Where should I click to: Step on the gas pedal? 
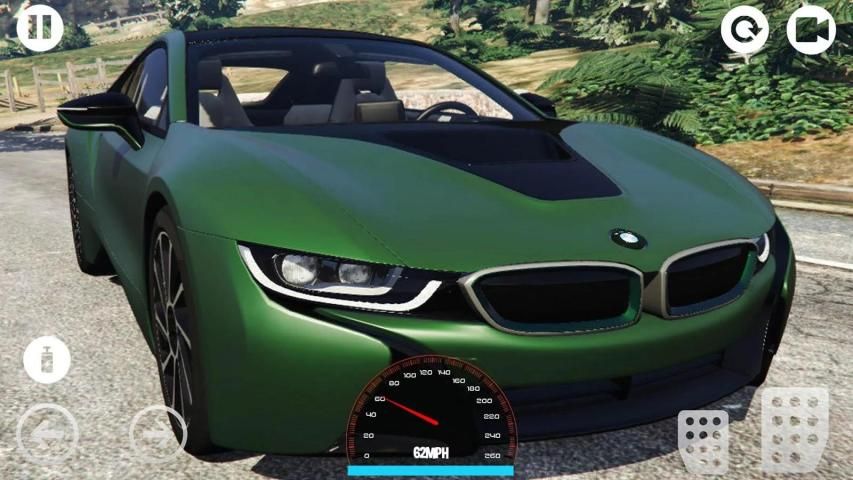795,428
